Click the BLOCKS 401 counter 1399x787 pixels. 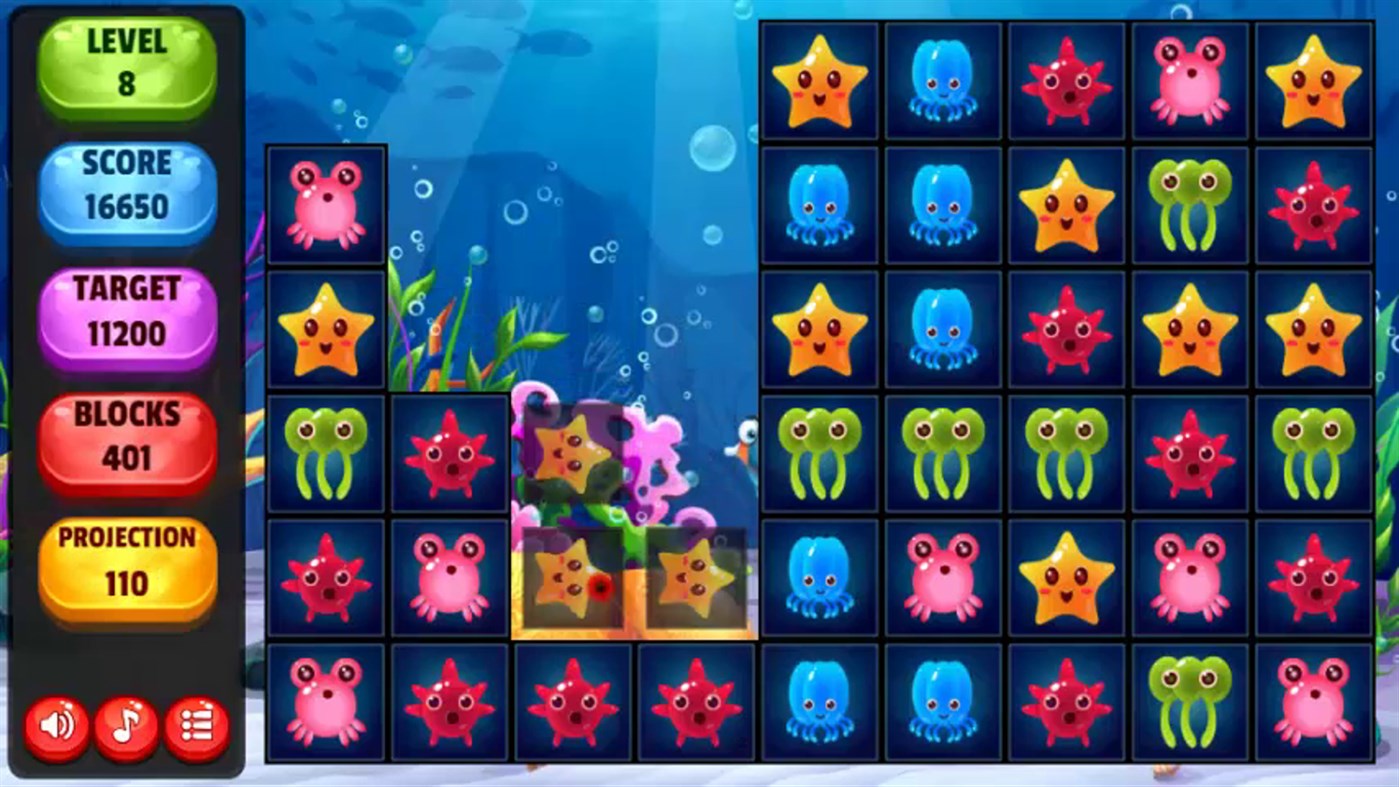coord(126,436)
